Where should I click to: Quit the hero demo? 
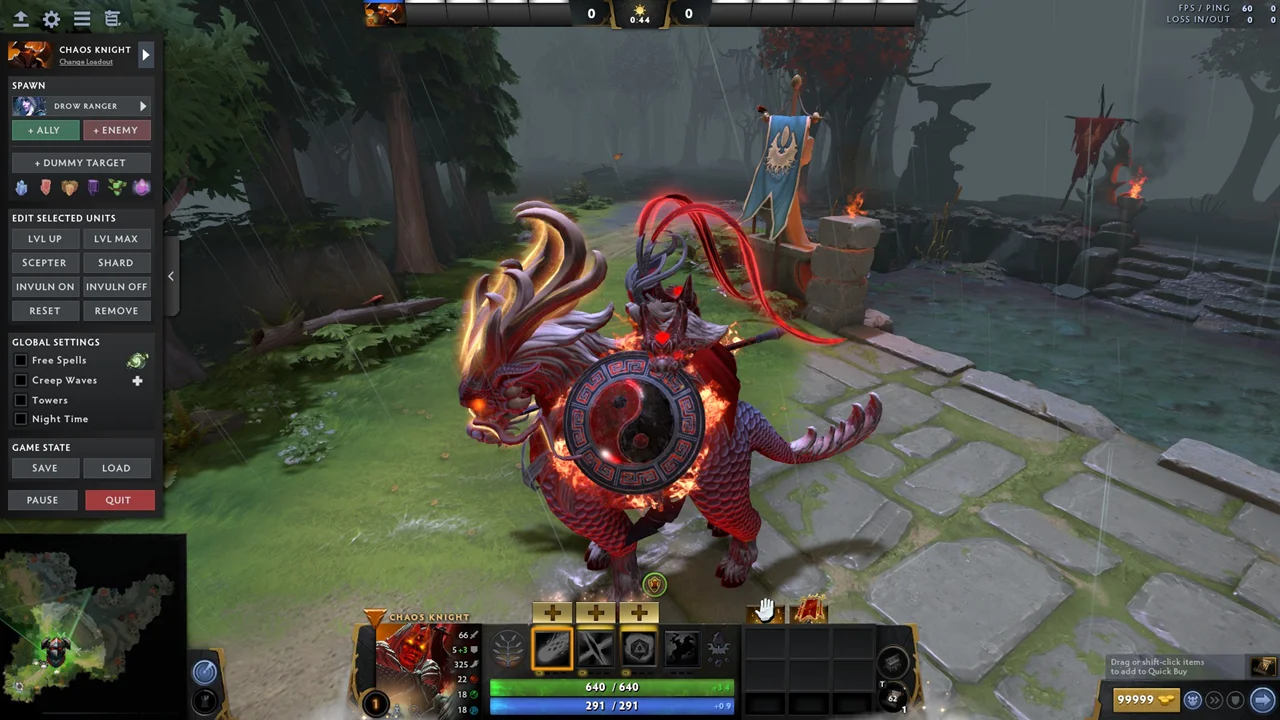pos(118,500)
